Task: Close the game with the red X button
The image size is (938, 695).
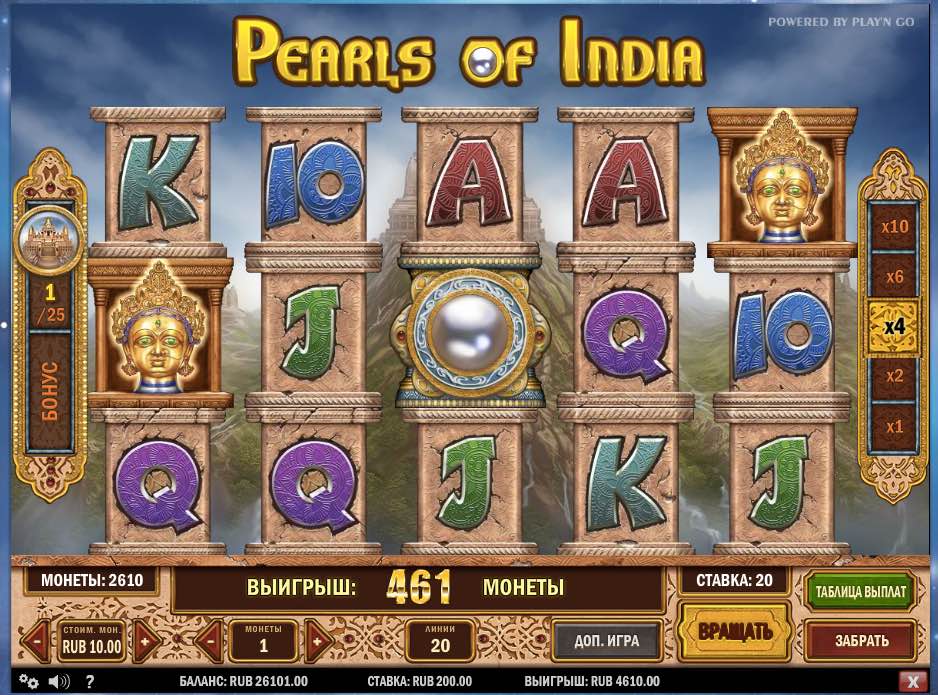Action: [x=911, y=682]
